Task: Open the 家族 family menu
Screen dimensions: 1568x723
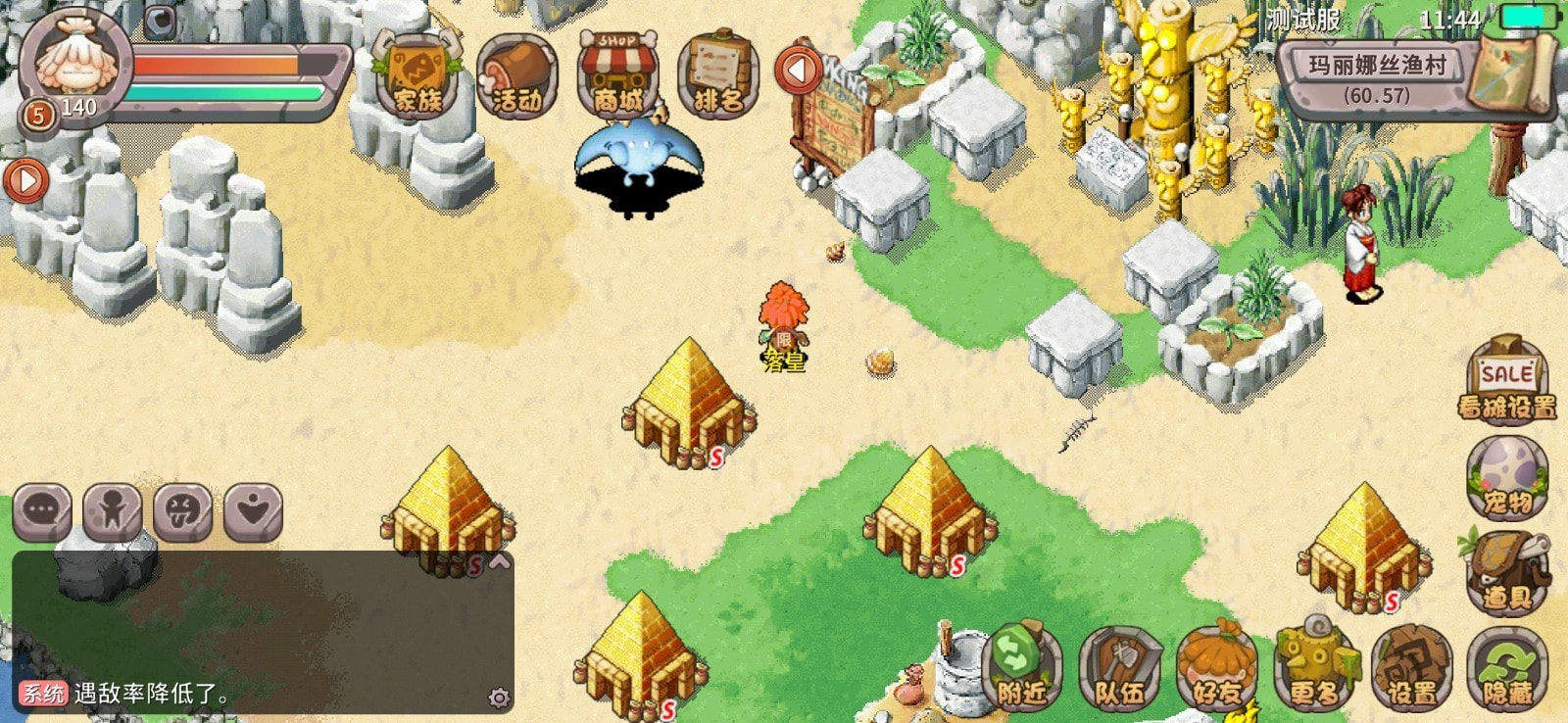Action: click(x=417, y=77)
